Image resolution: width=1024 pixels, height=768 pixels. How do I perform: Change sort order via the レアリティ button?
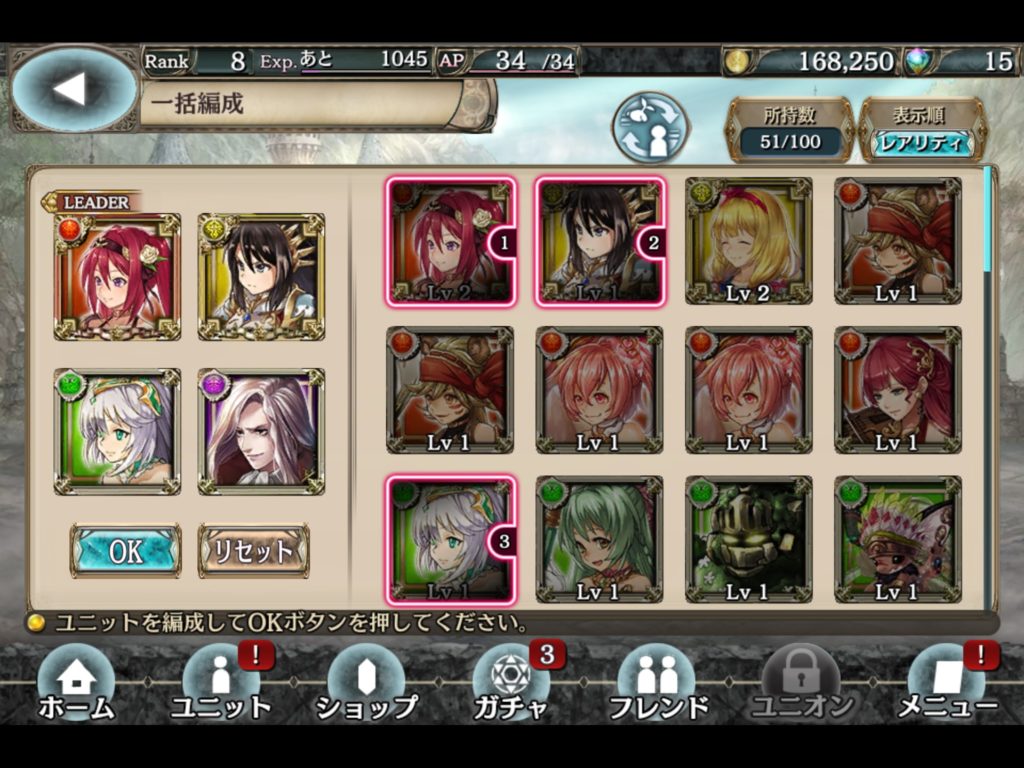coord(923,143)
